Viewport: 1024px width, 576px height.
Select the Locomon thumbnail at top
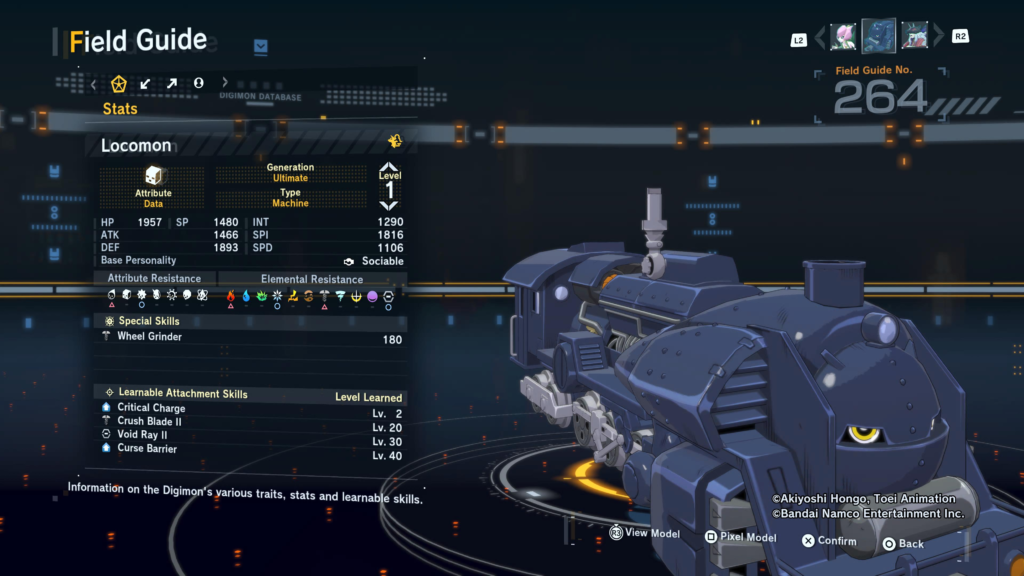point(879,36)
